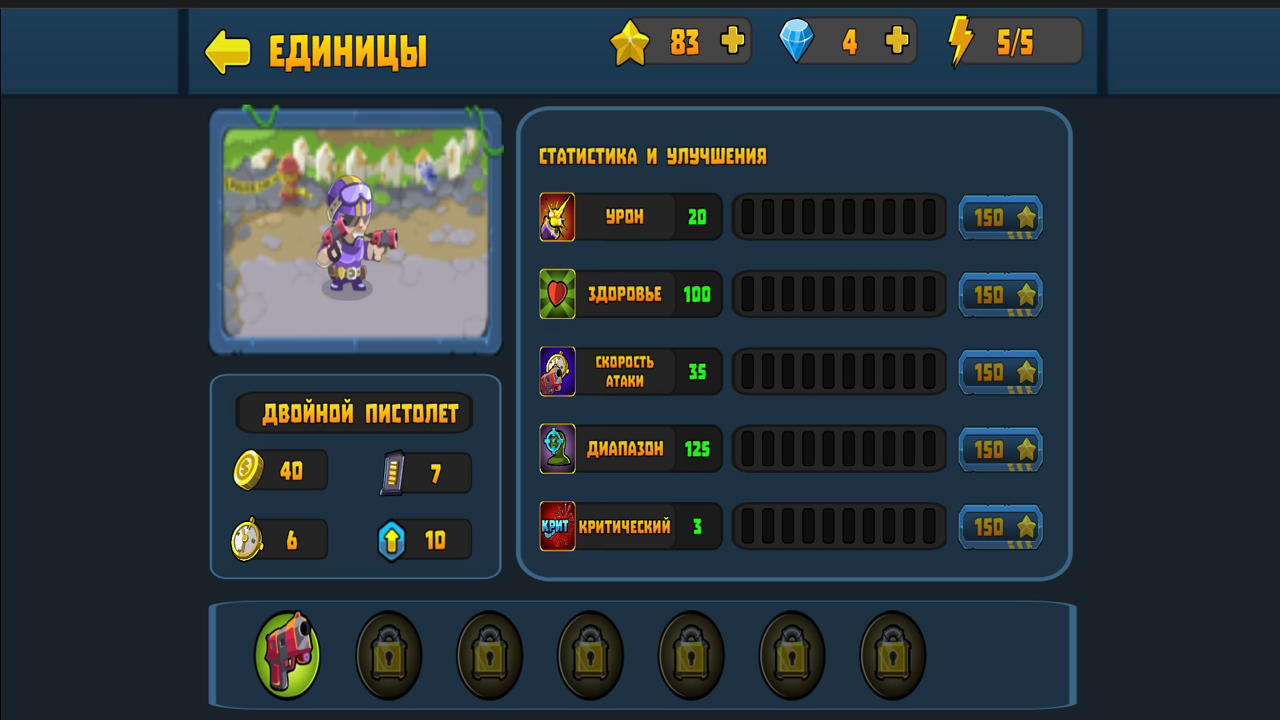Buy more stars with the plus button
Screen dimensions: 1280x720
coord(733,41)
